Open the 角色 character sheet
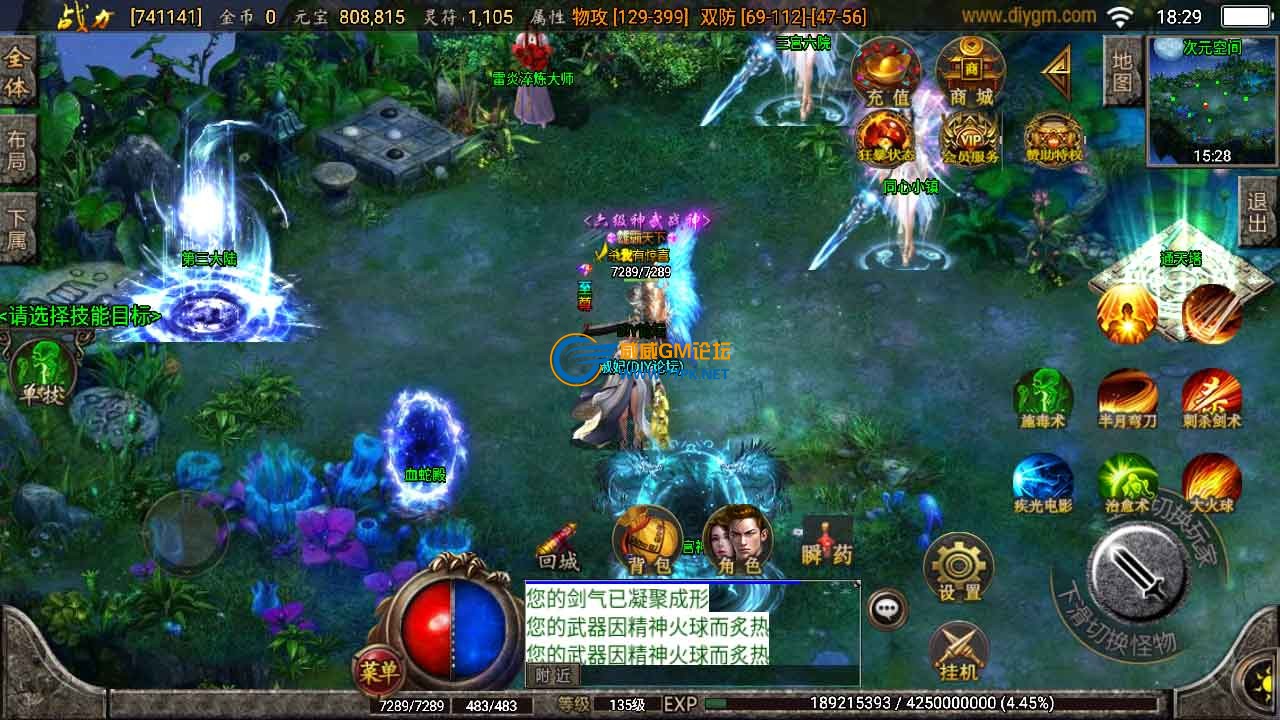The width and height of the screenshot is (1280, 720). (738, 541)
